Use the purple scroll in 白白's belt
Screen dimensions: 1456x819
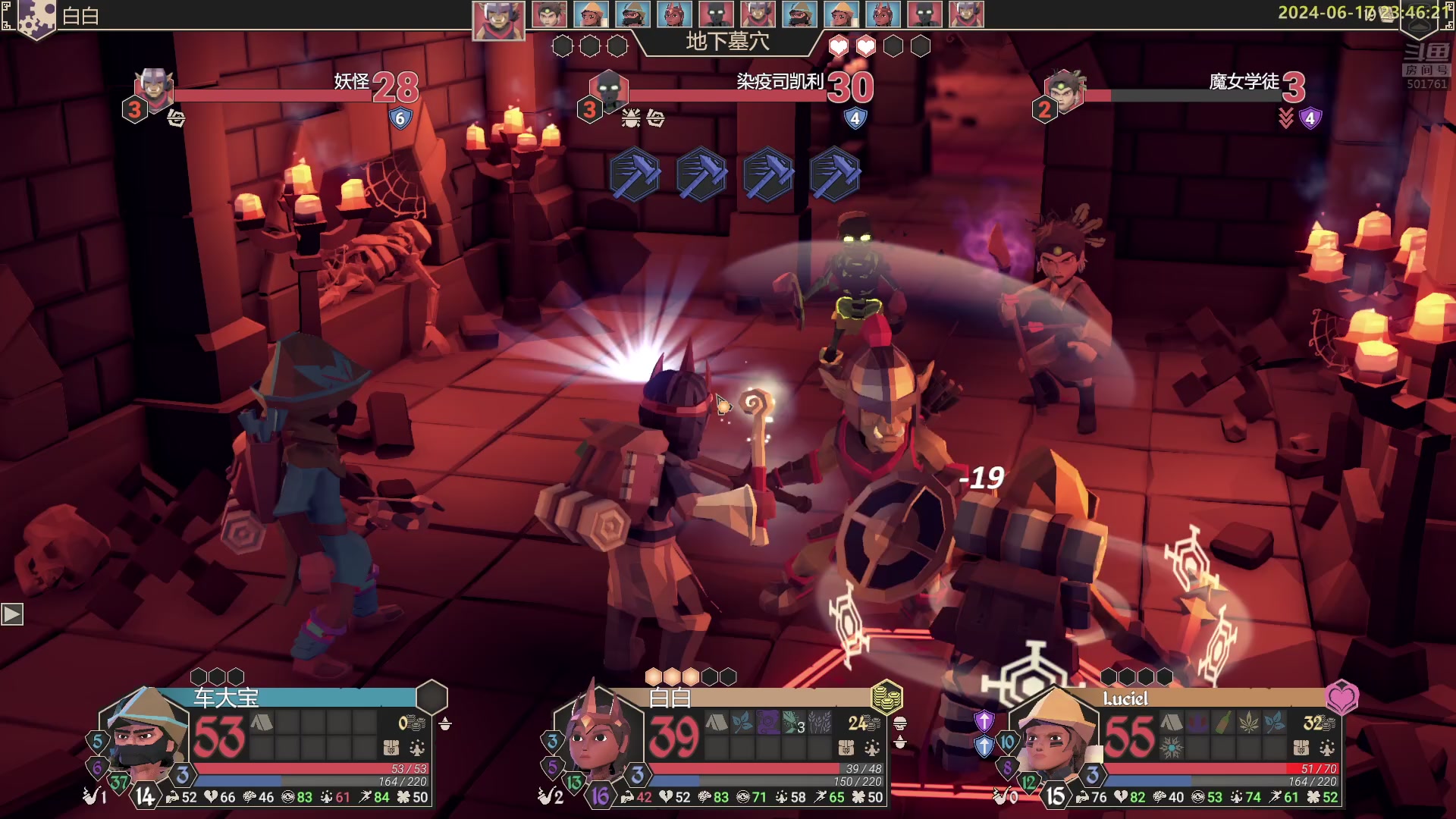[x=767, y=723]
